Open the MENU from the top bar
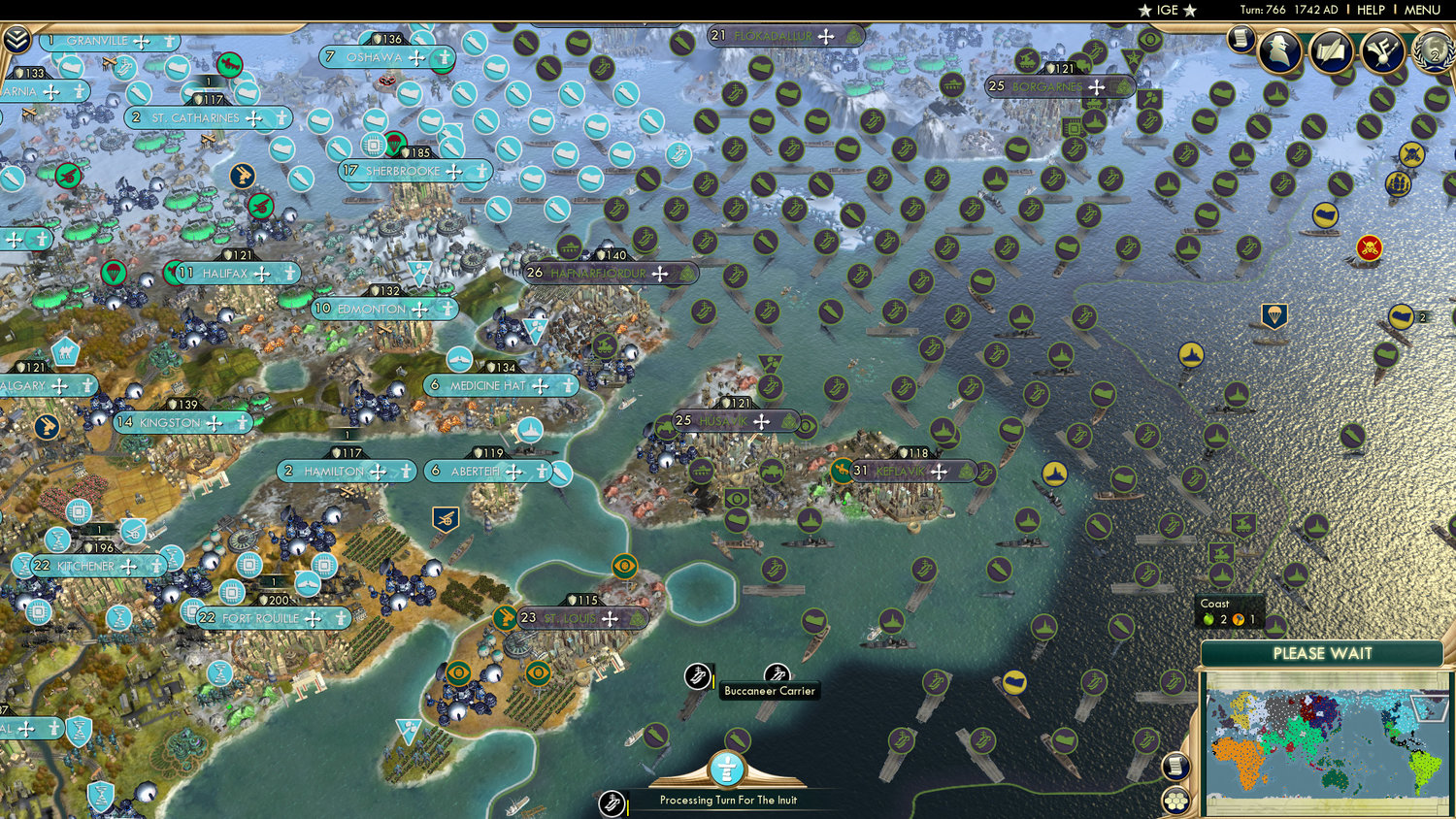The image size is (1456, 819). tap(1421, 11)
